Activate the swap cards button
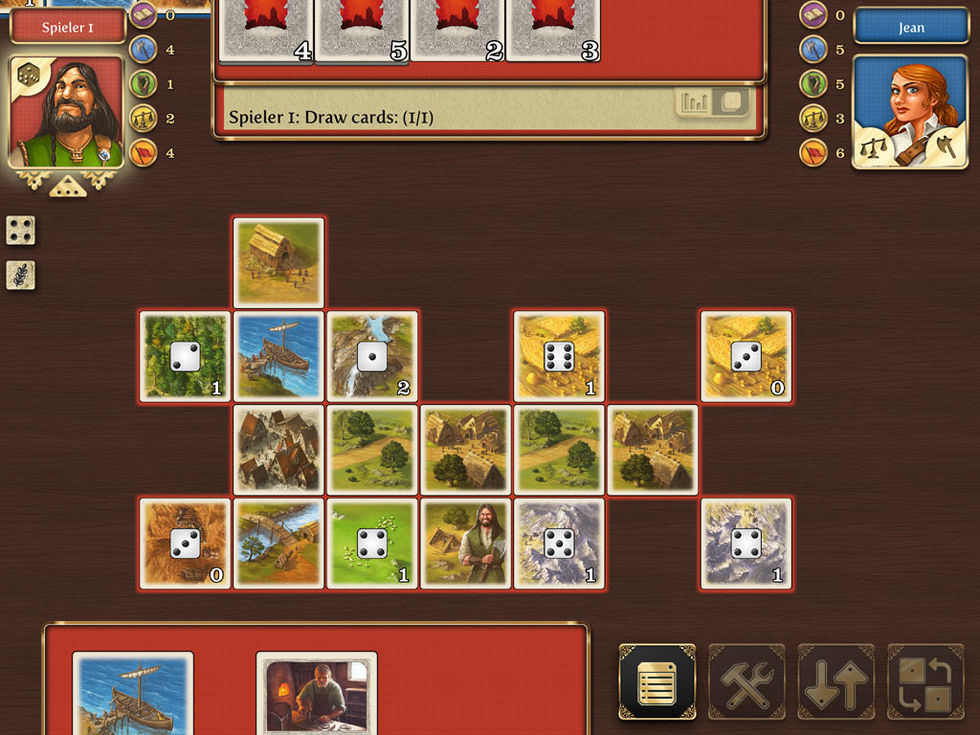Image resolution: width=980 pixels, height=735 pixels. [x=925, y=682]
